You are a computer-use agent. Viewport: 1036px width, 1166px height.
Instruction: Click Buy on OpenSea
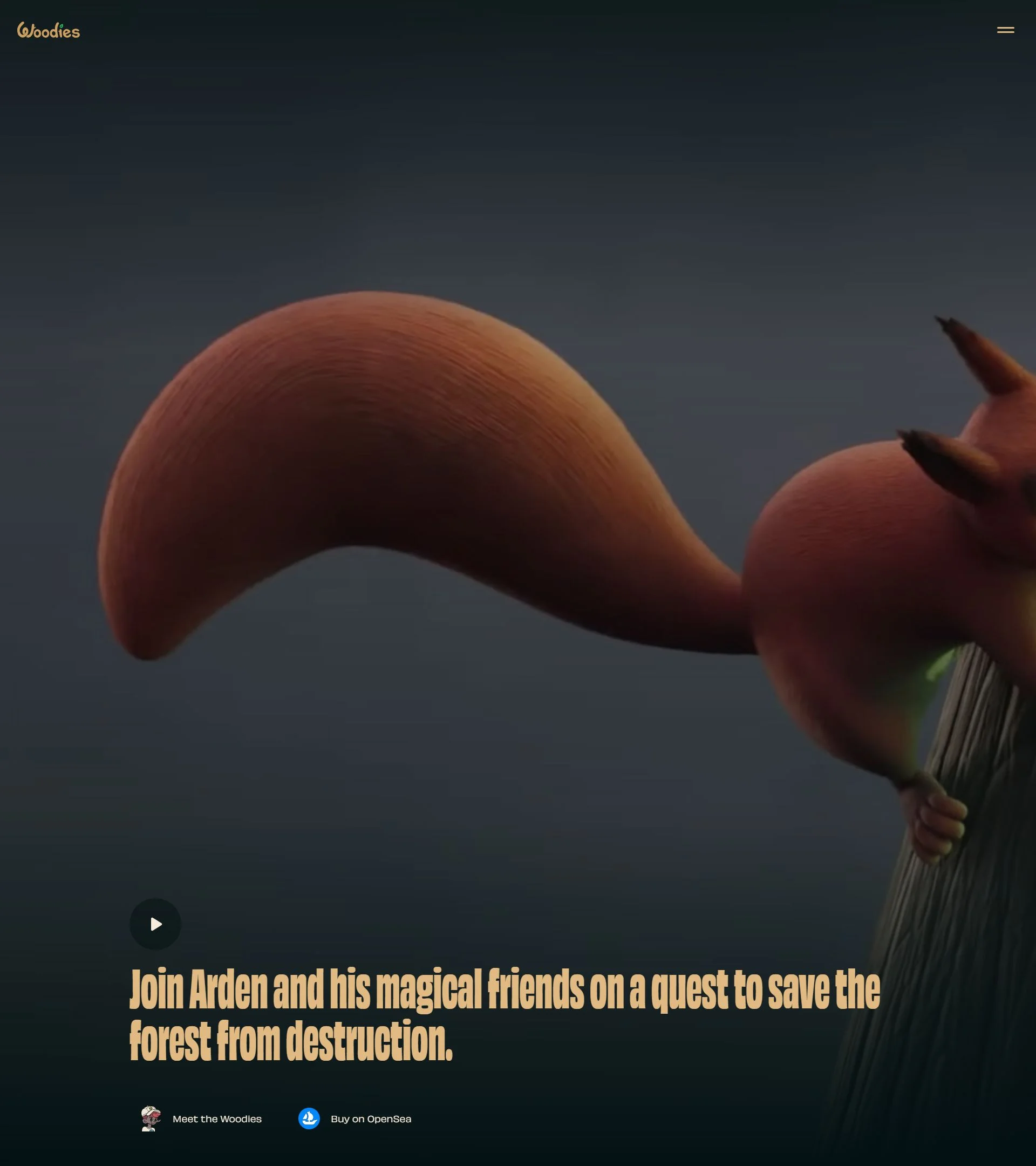(x=371, y=1119)
